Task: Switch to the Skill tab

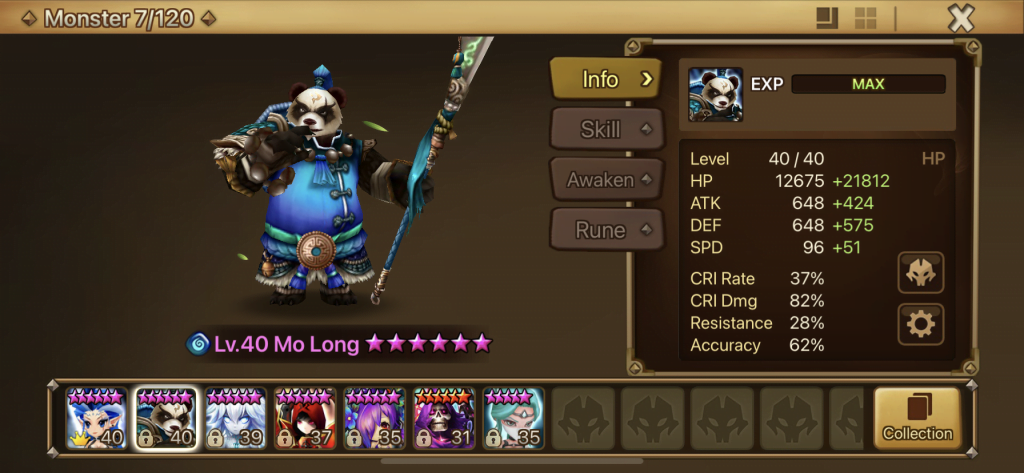Action: (606, 130)
